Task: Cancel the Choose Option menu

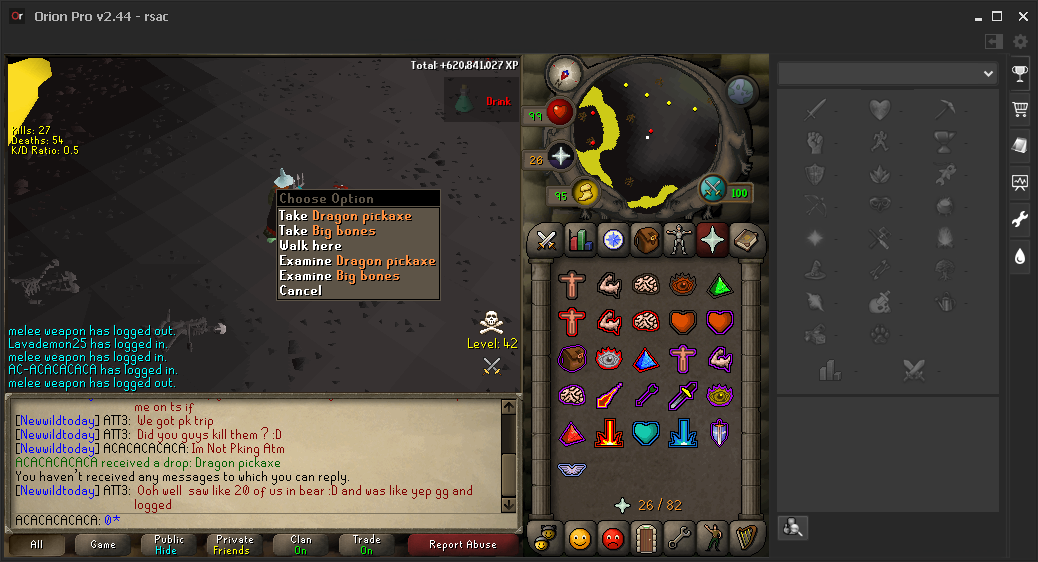Action: coord(300,291)
